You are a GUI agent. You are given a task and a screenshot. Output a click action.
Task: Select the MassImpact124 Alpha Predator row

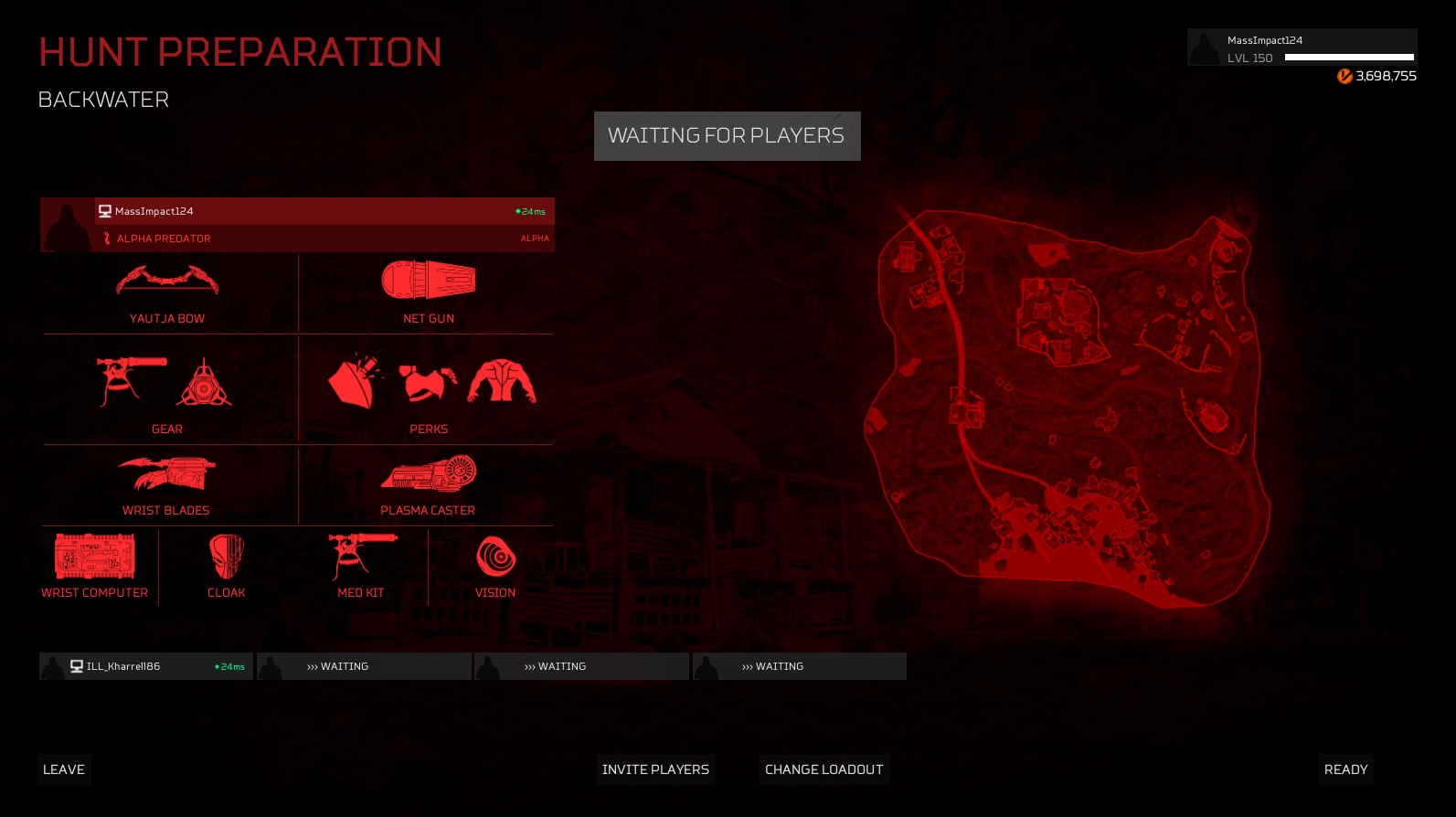tap(297, 225)
